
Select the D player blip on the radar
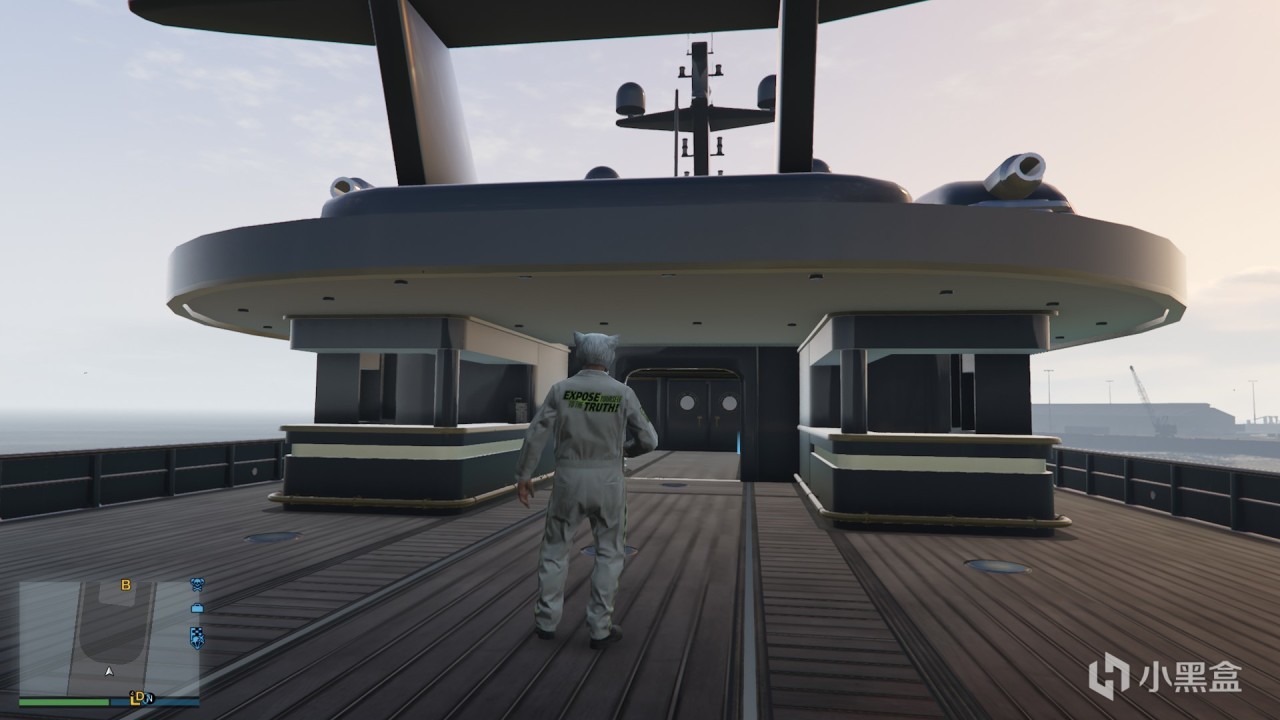click(140, 696)
